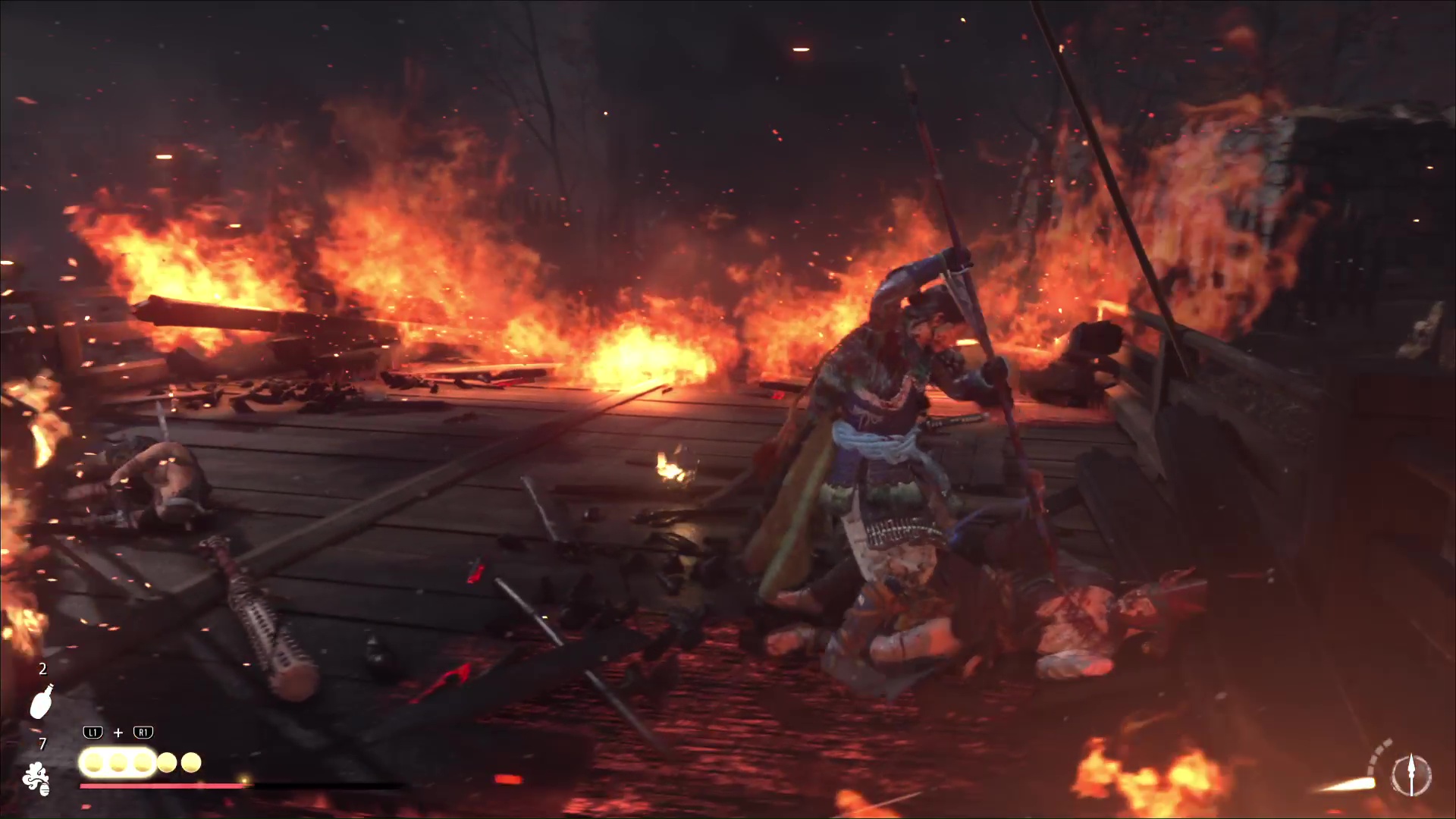Viewport: 1456px width, 819px height.
Task: Use the smoke bomb cloud icon
Action: pyautogui.click(x=36, y=779)
